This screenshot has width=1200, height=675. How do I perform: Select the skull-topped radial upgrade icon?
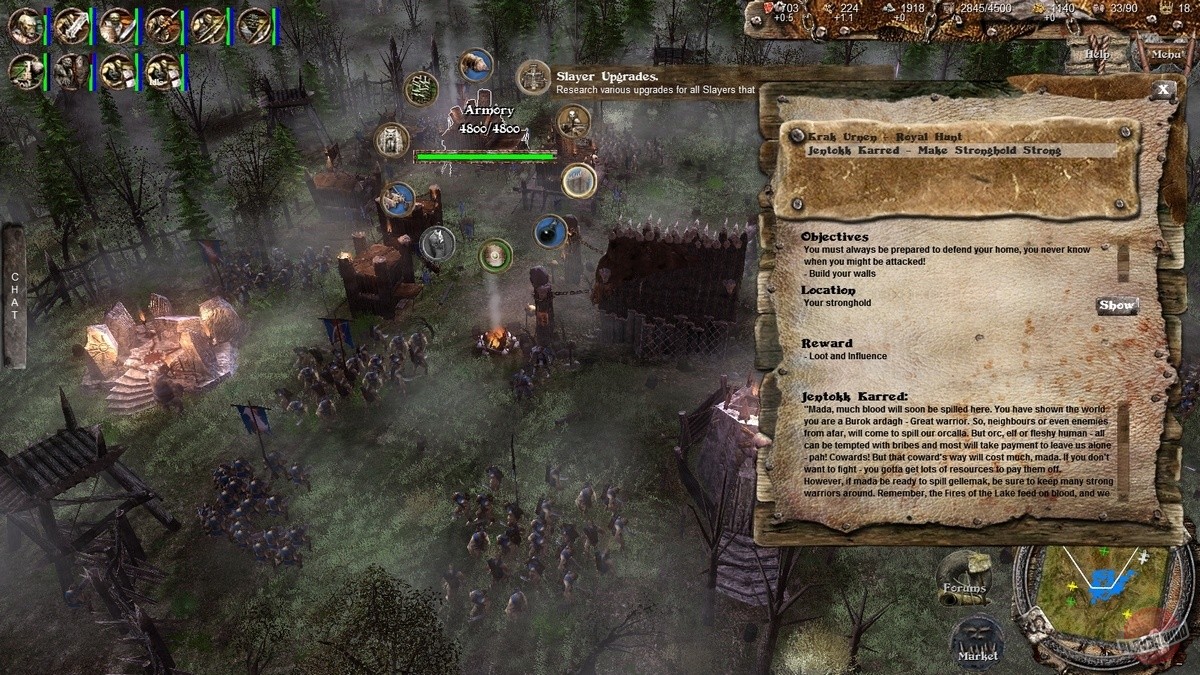(x=573, y=122)
